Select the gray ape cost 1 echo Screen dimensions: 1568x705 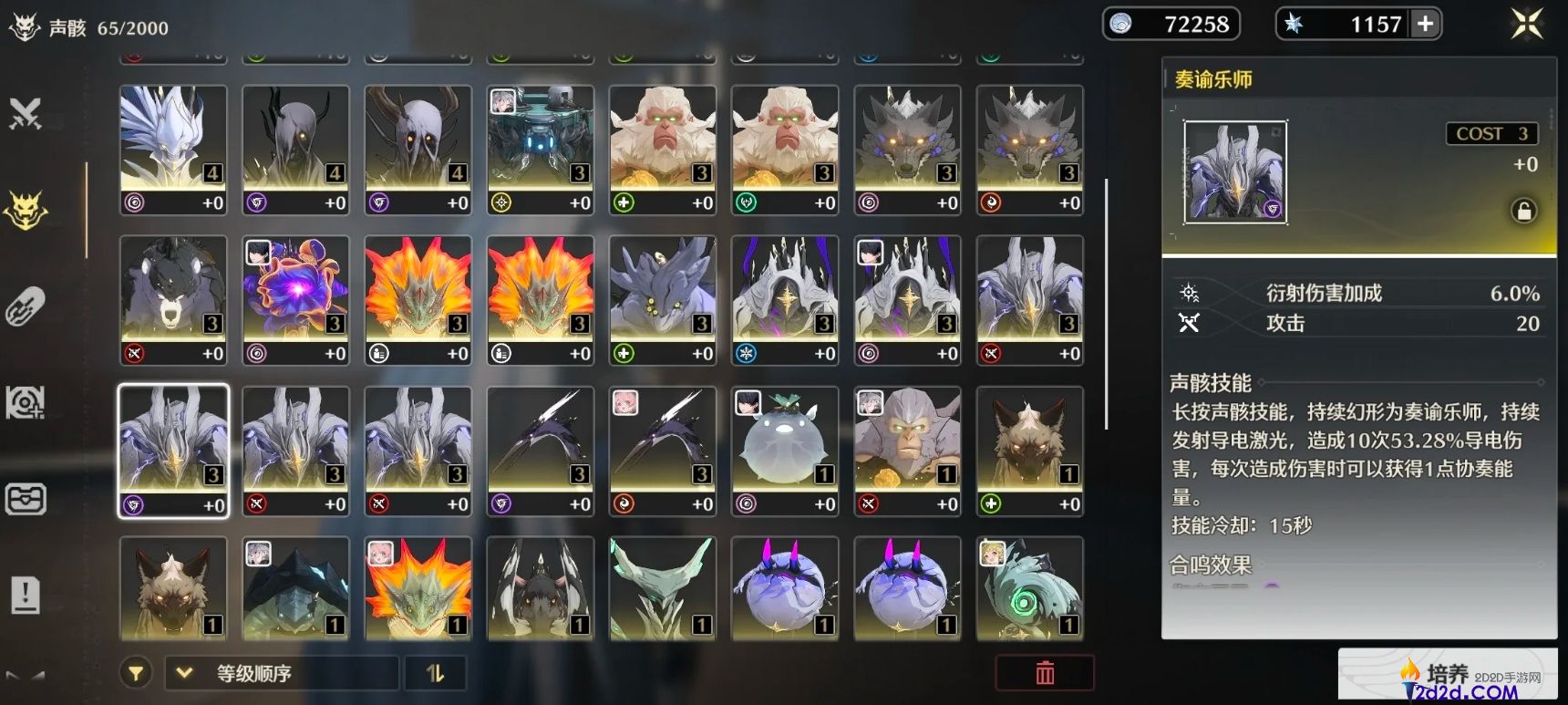point(907,451)
